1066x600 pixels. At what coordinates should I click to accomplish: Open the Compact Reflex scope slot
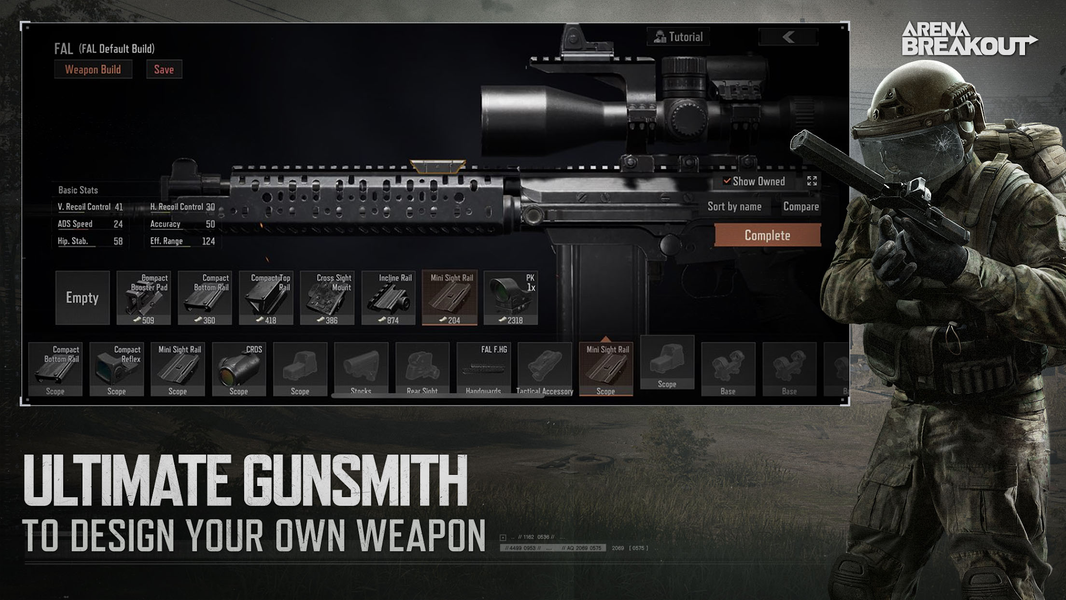coord(117,370)
